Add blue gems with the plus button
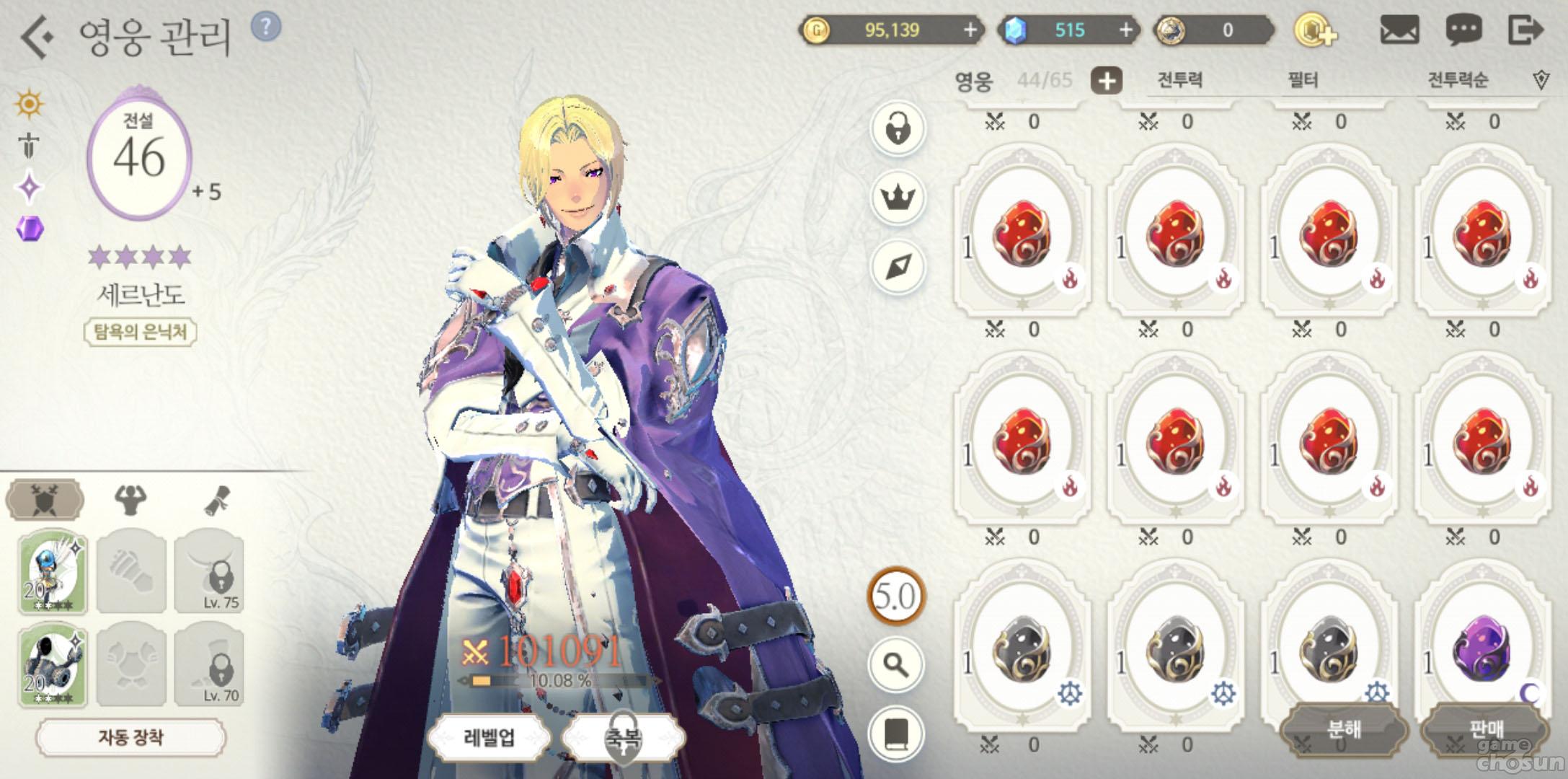 (x=1125, y=30)
